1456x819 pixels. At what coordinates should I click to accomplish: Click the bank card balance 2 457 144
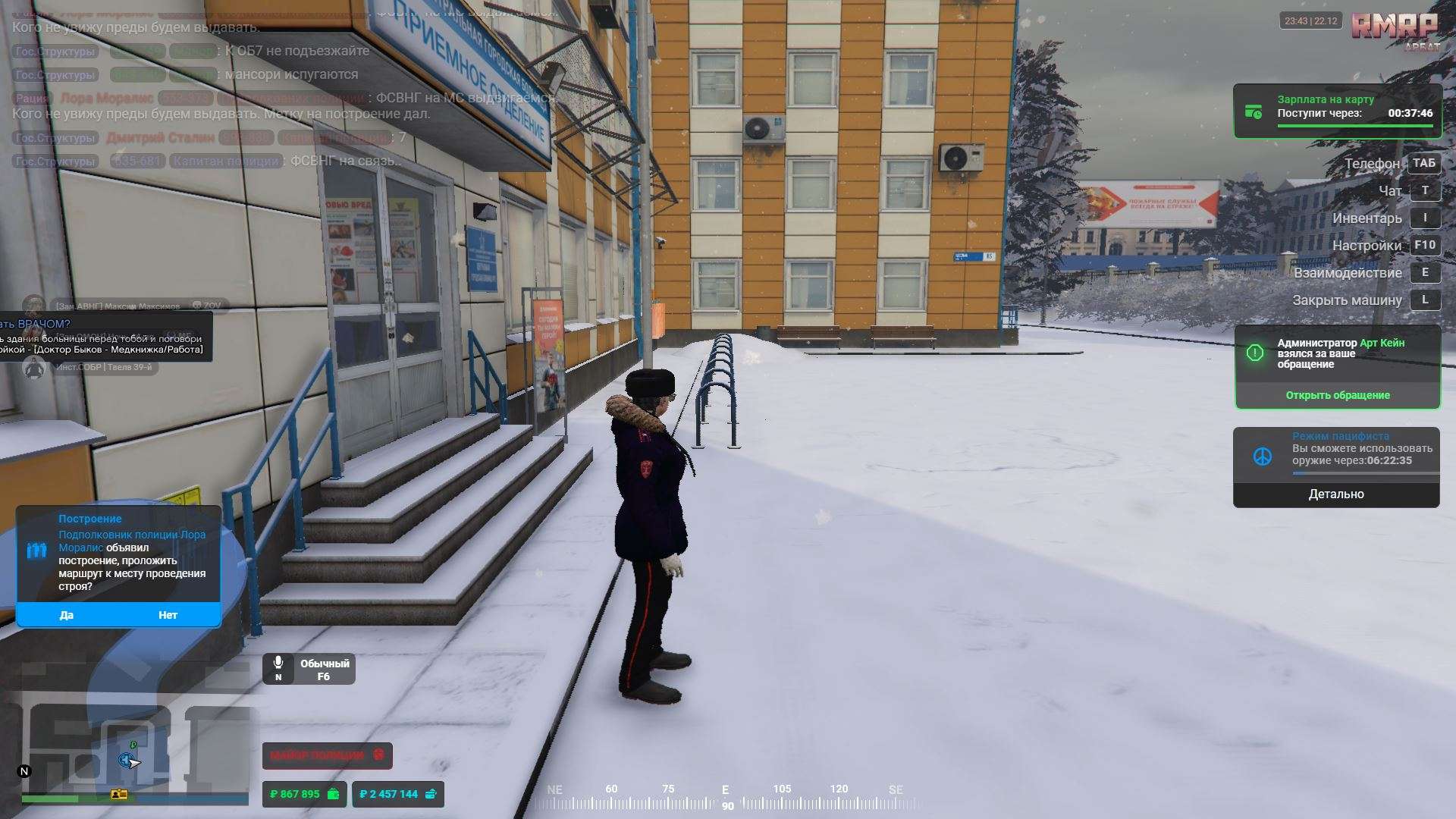pyautogui.click(x=397, y=794)
